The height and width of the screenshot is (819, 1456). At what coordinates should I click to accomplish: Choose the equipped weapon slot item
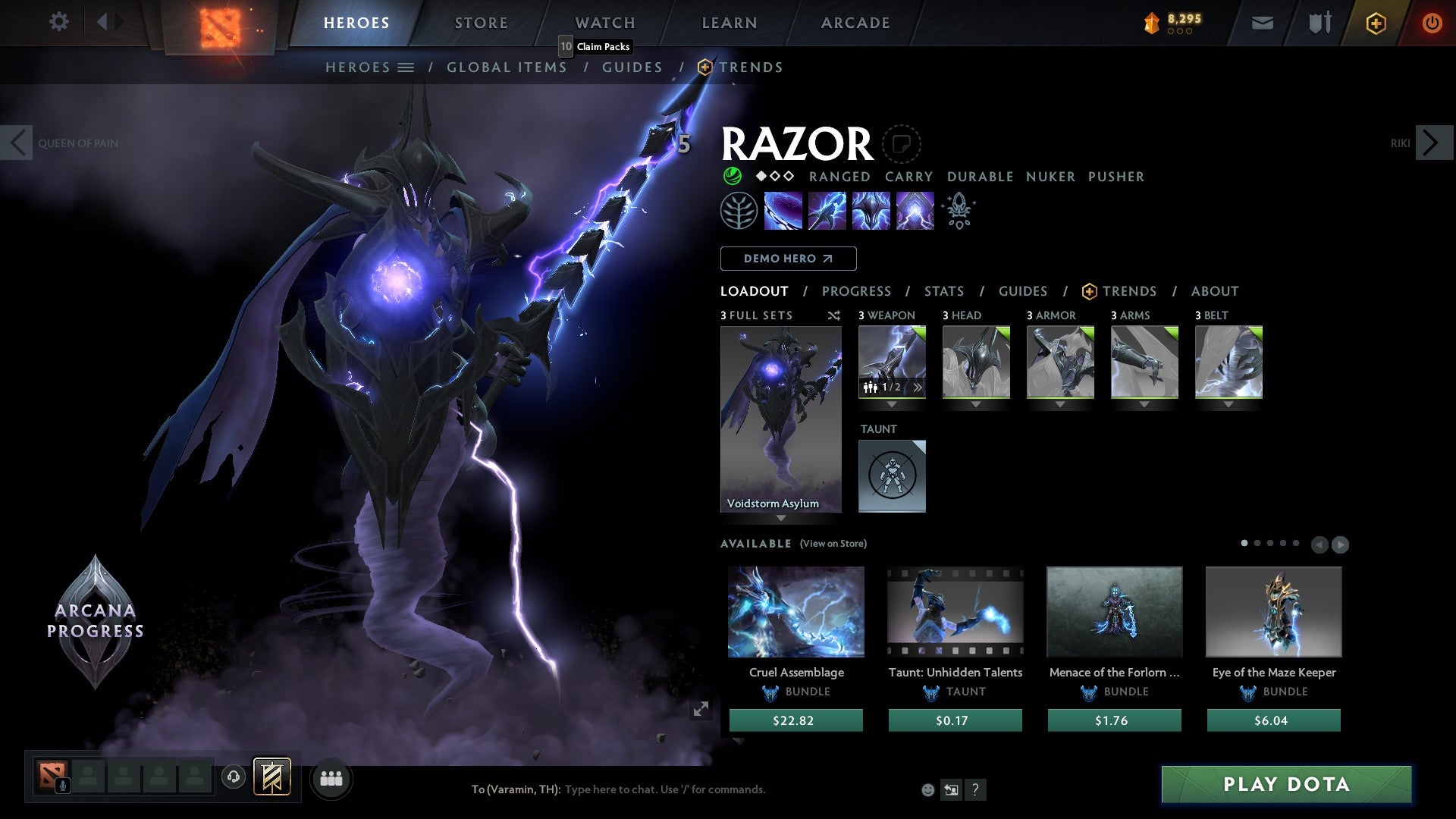tap(892, 362)
